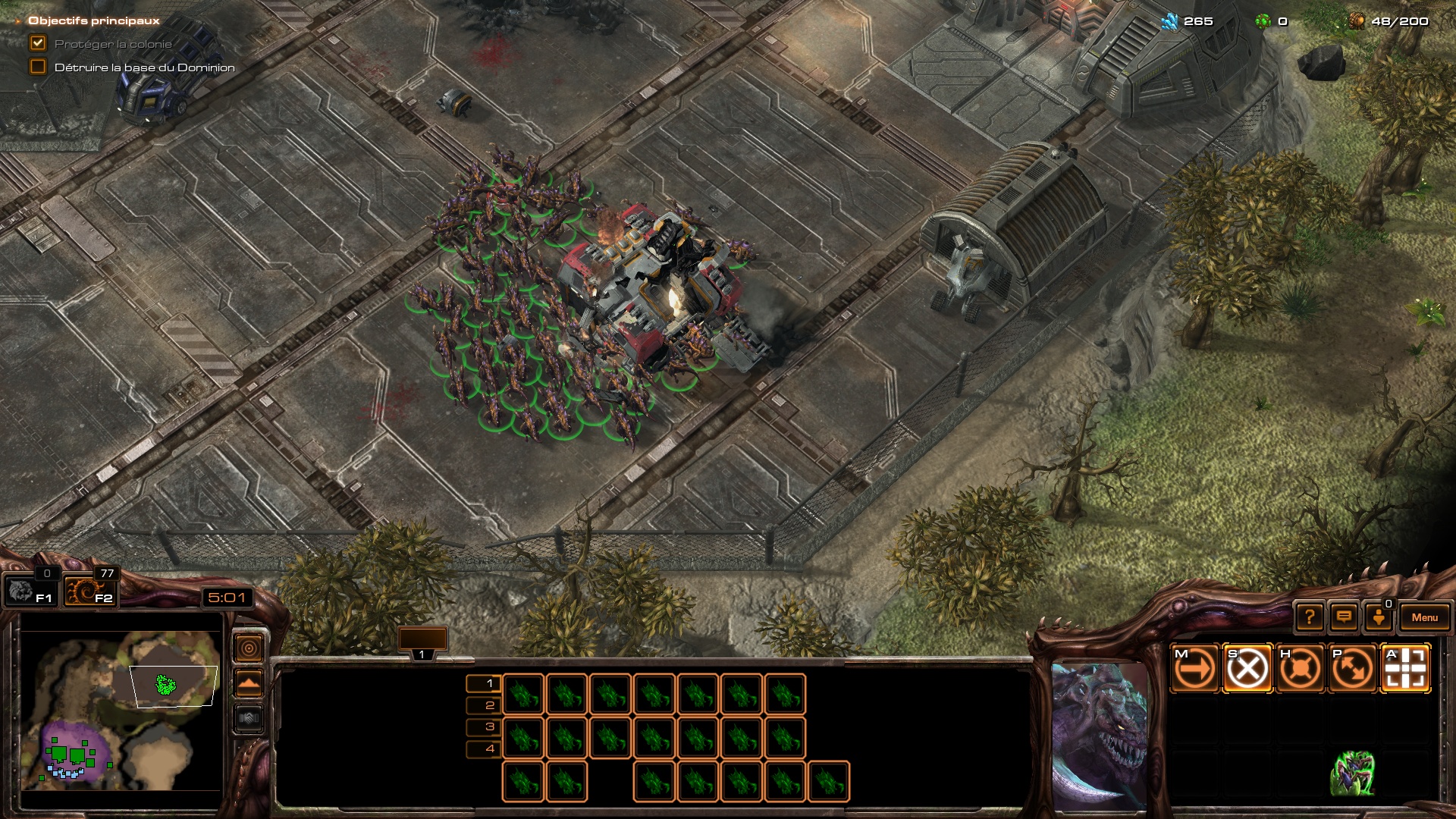Activate the minimap ping button

pyautogui.click(x=249, y=648)
